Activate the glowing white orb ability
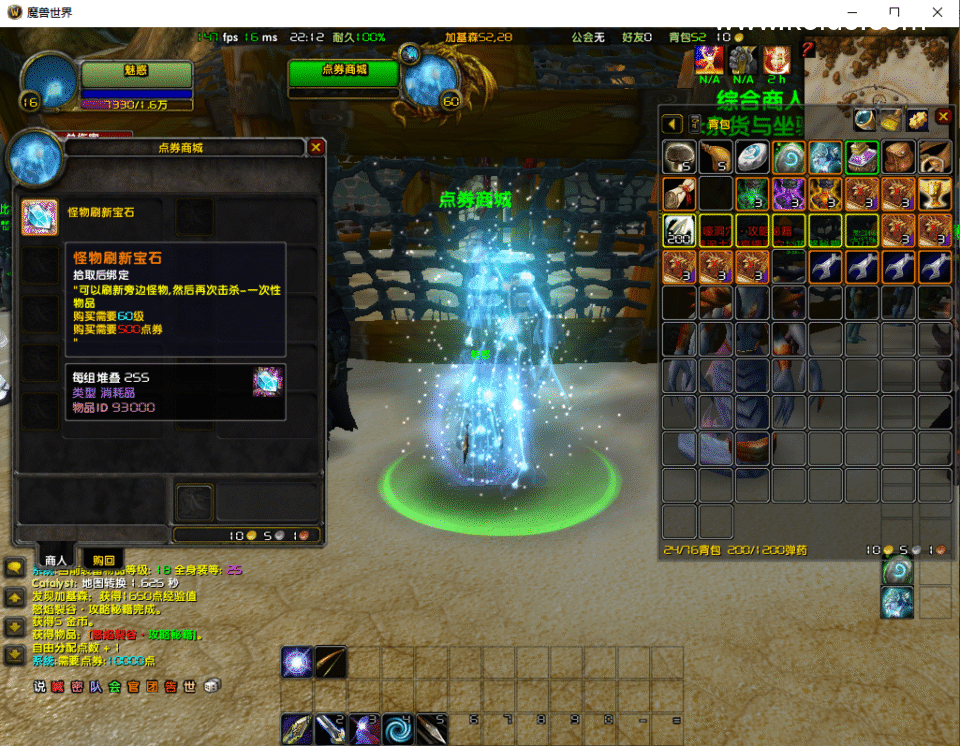 pyautogui.click(x=297, y=662)
